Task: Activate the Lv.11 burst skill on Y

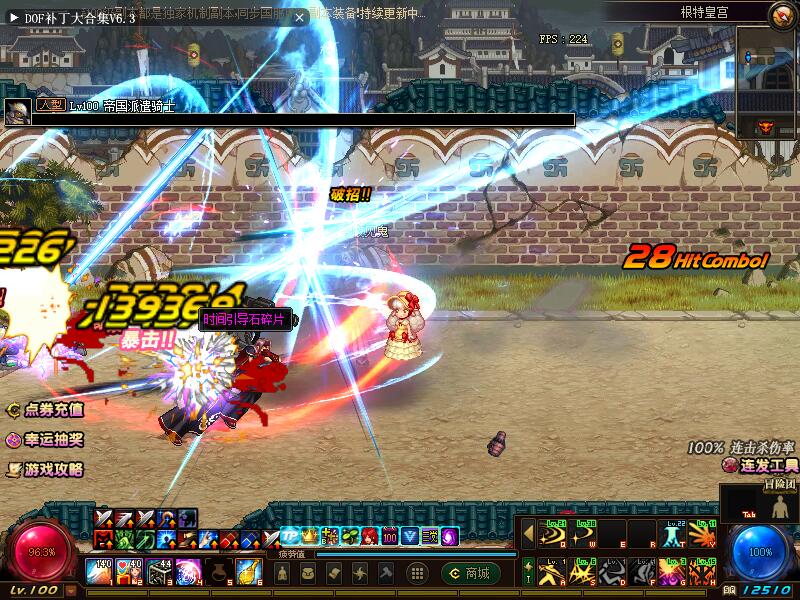Action: click(703, 535)
